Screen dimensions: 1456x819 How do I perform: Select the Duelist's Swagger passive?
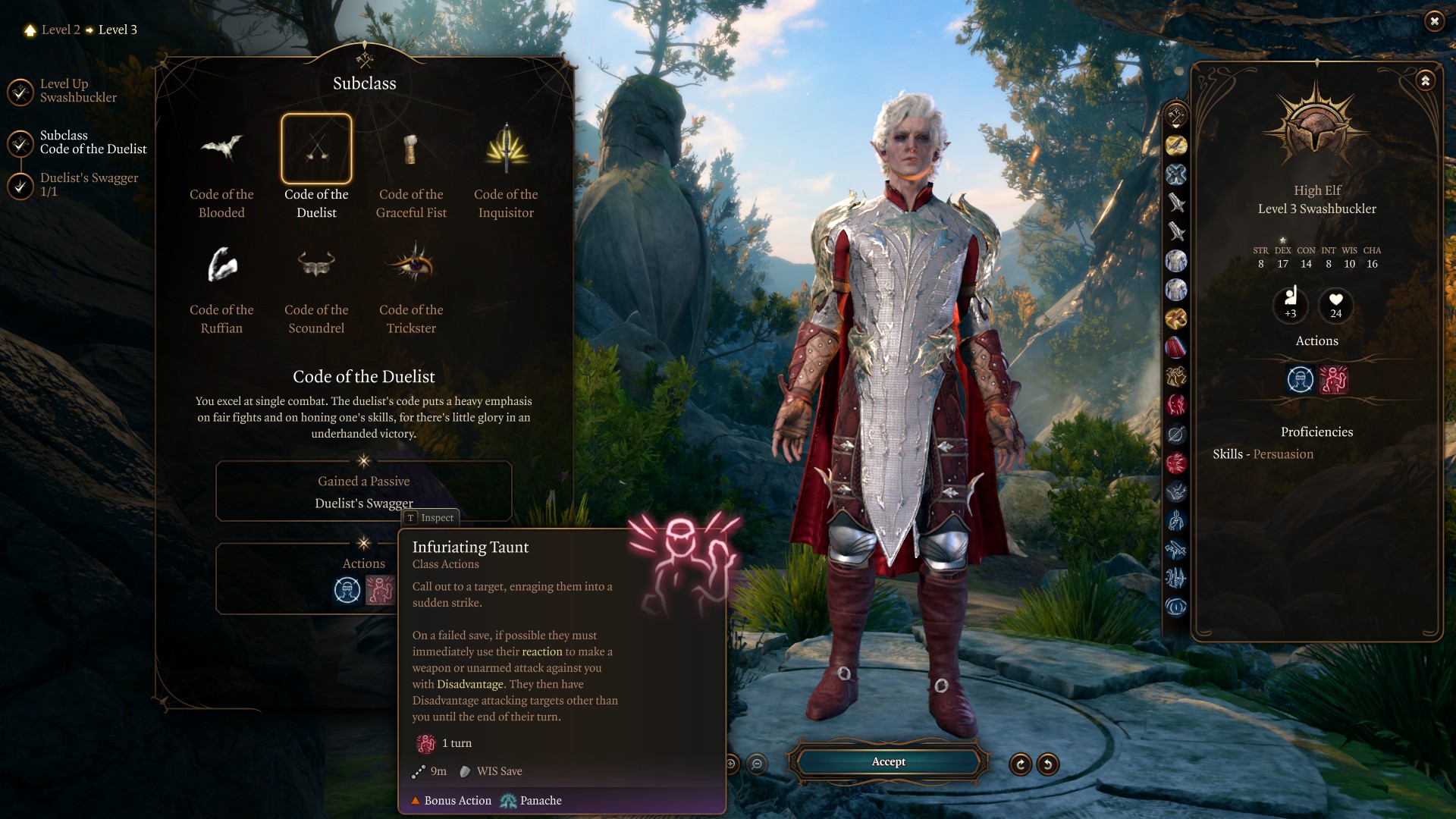pyautogui.click(x=364, y=503)
